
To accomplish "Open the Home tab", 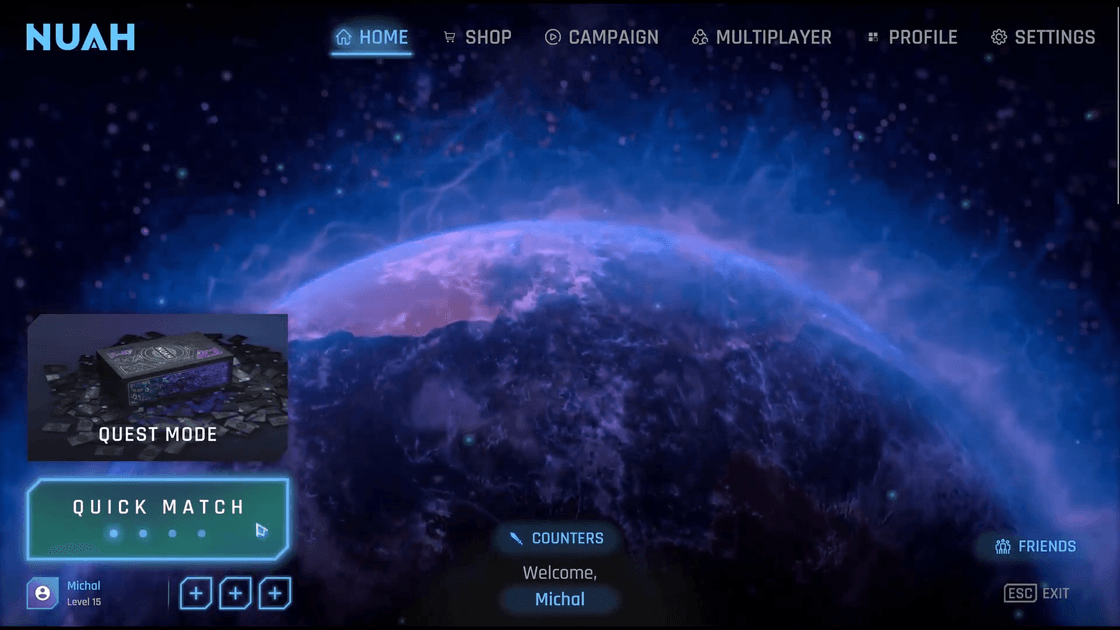I will coord(372,38).
